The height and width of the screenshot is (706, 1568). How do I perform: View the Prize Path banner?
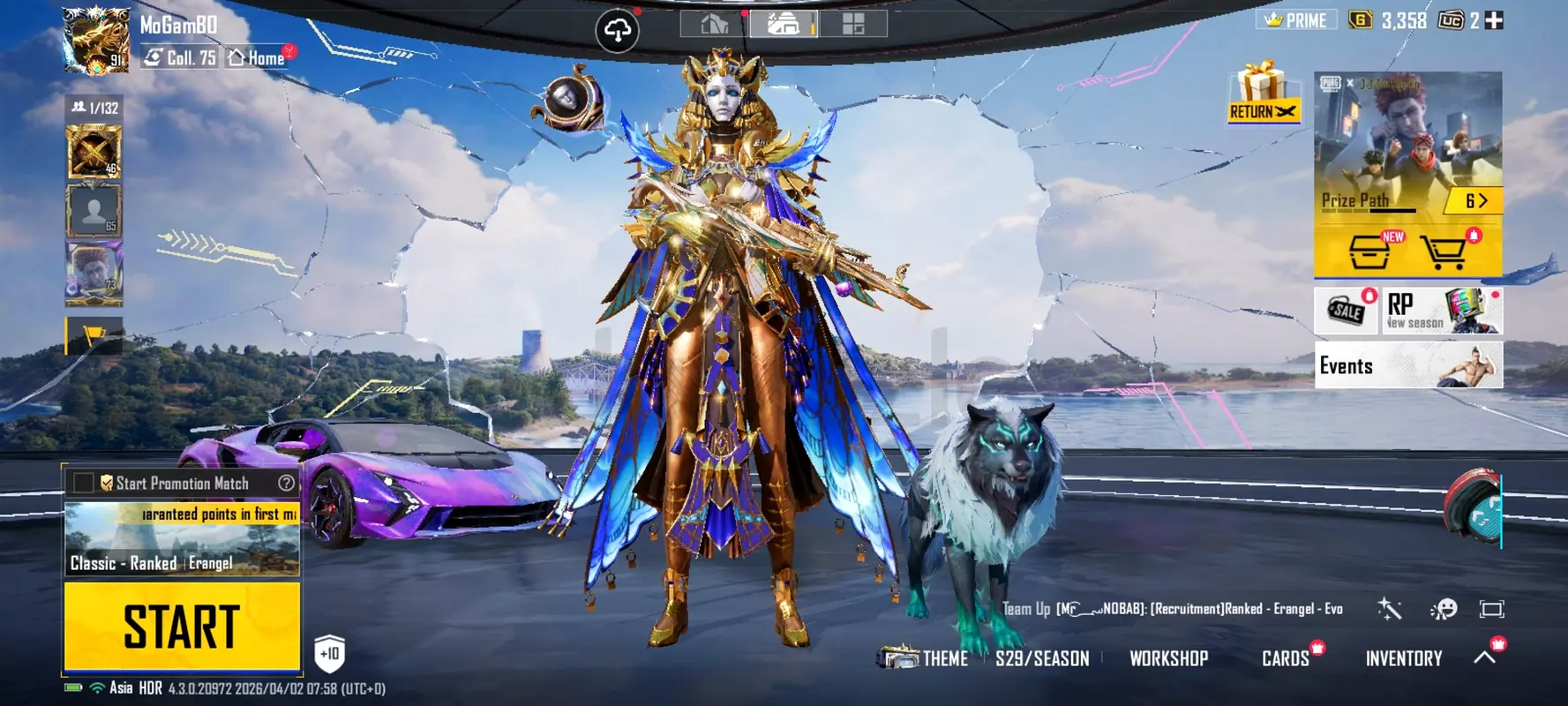pyautogui.click(x=1407, y=146)
